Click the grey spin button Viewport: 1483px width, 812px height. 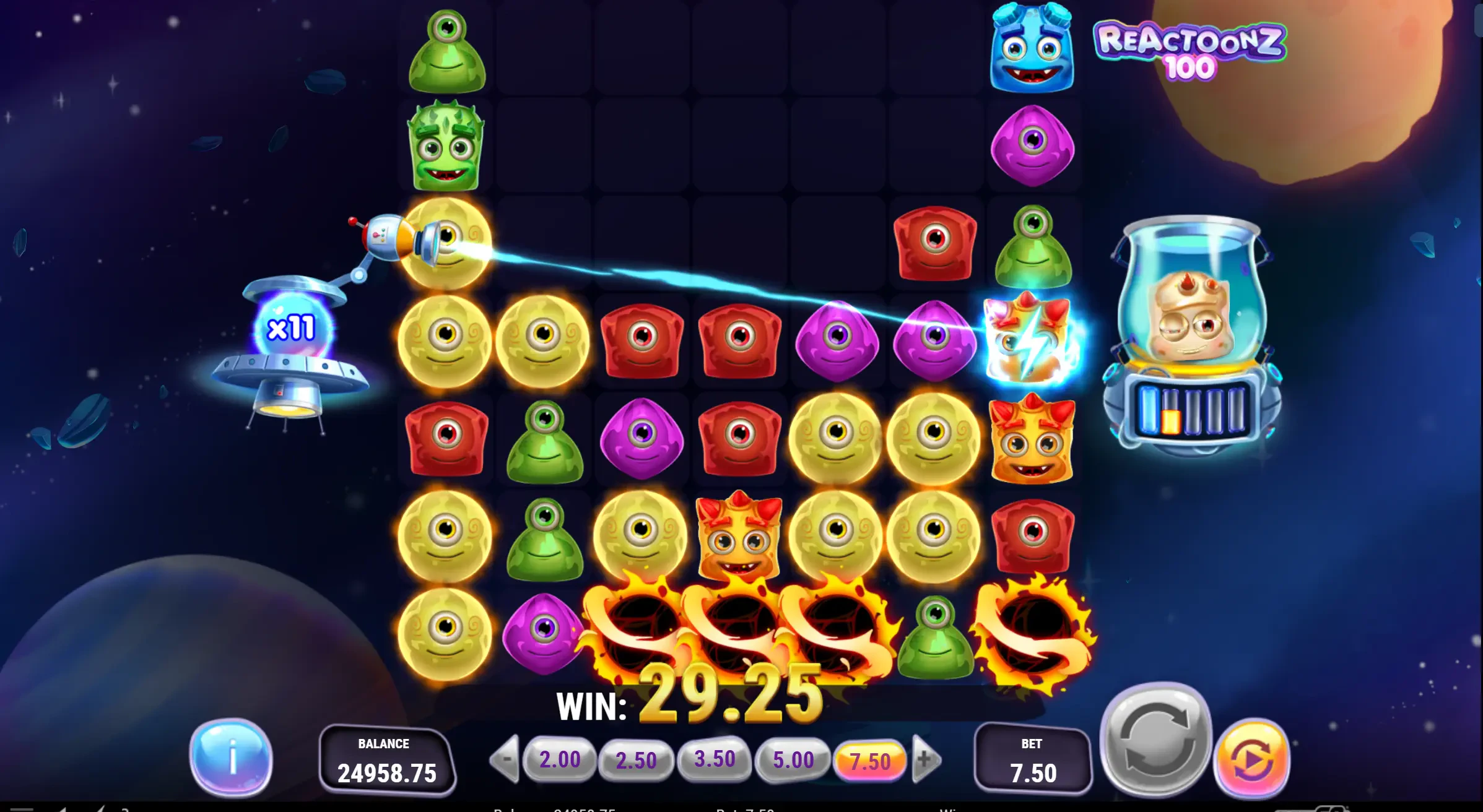click(1155, 736)
